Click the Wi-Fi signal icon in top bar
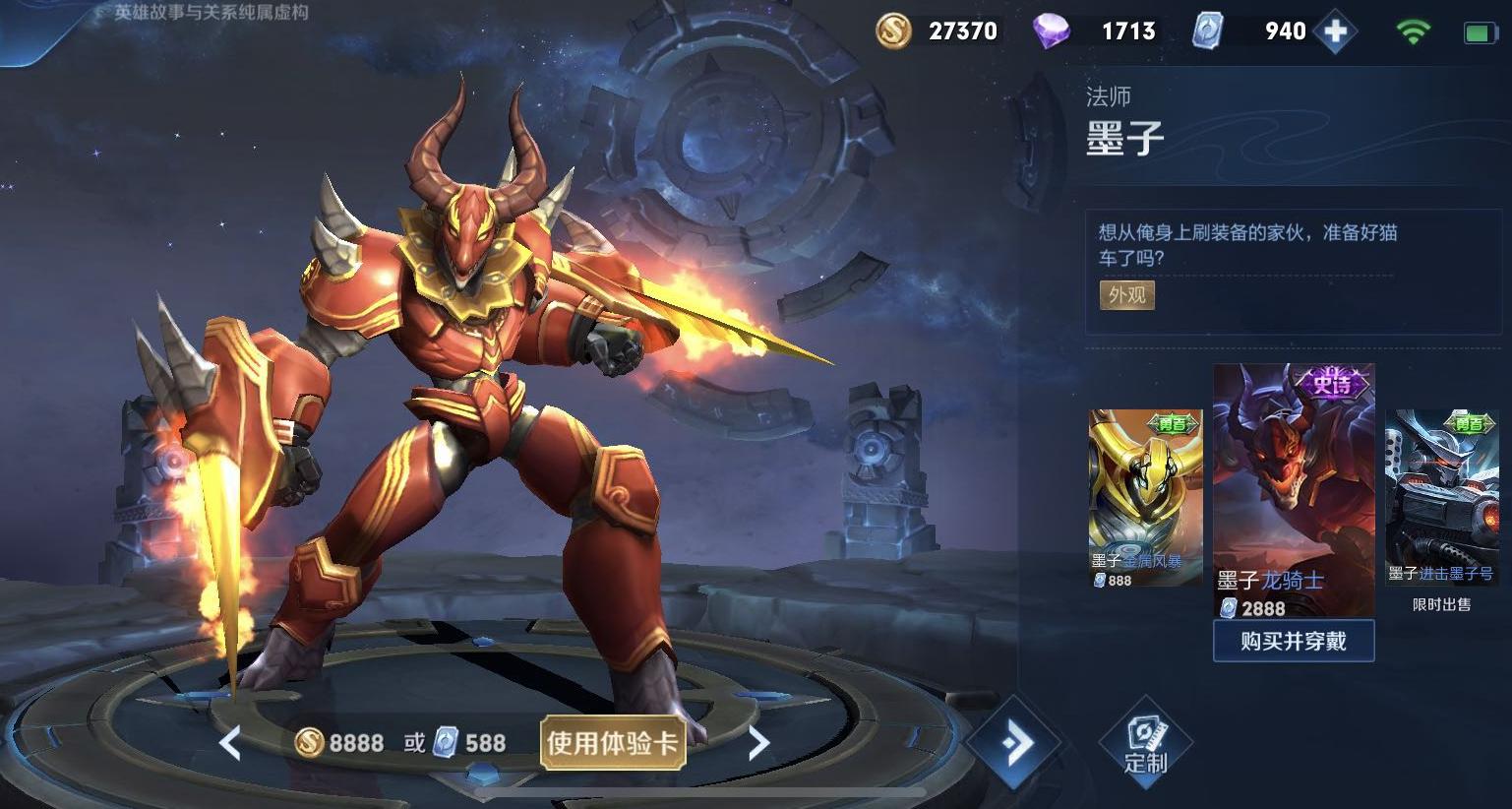The height and width of the screenshot is (809, 1512). (x=1413, y=30)
